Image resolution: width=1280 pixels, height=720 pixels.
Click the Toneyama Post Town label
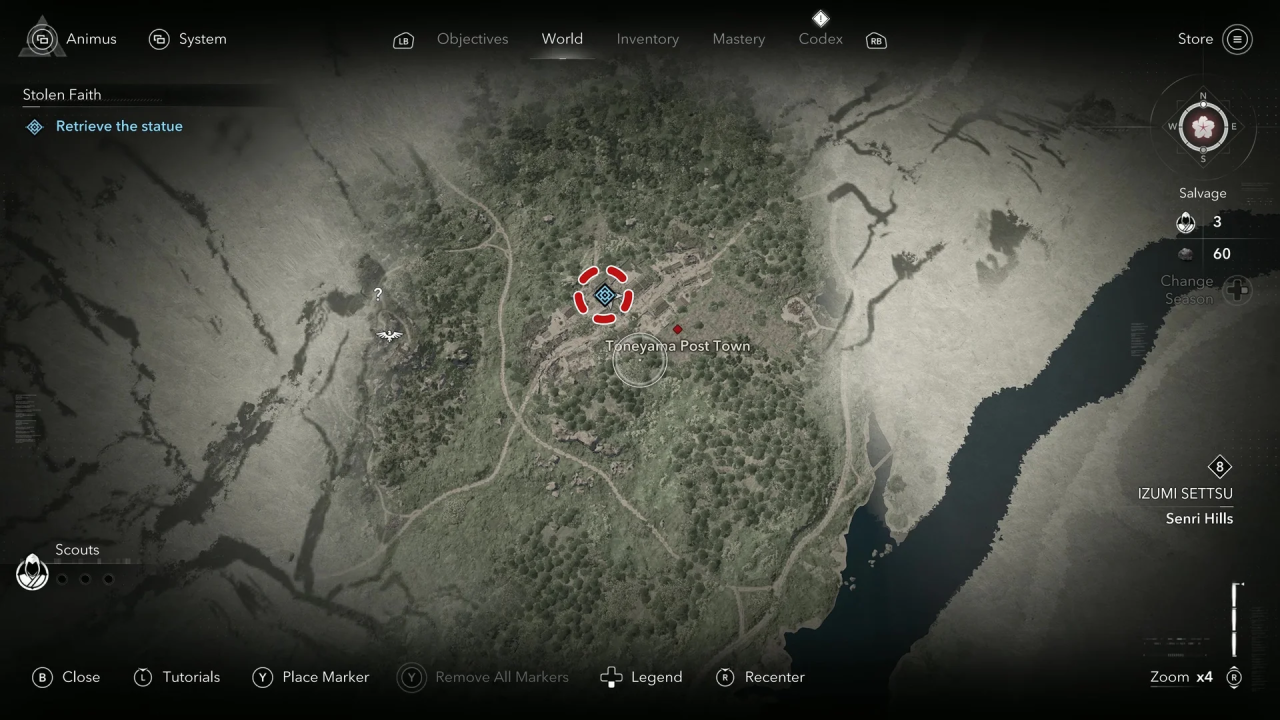(x=677, y=346)
